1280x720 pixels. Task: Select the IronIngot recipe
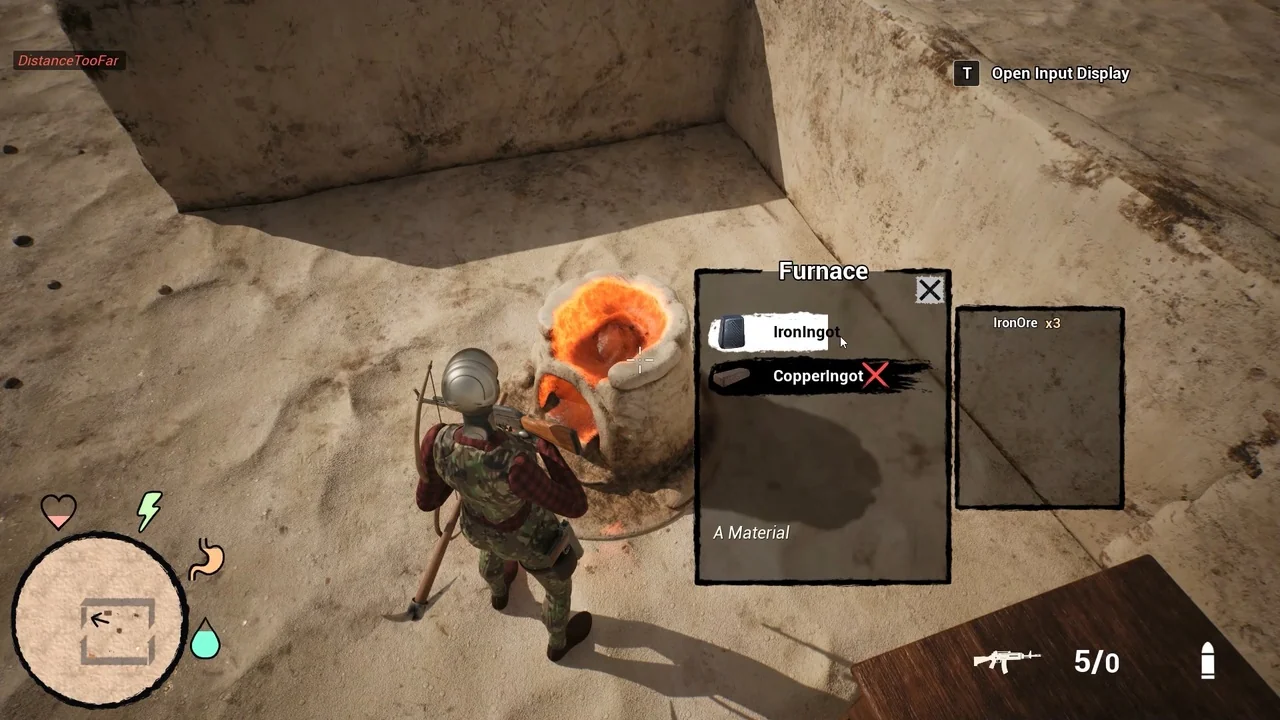[773, 333]
